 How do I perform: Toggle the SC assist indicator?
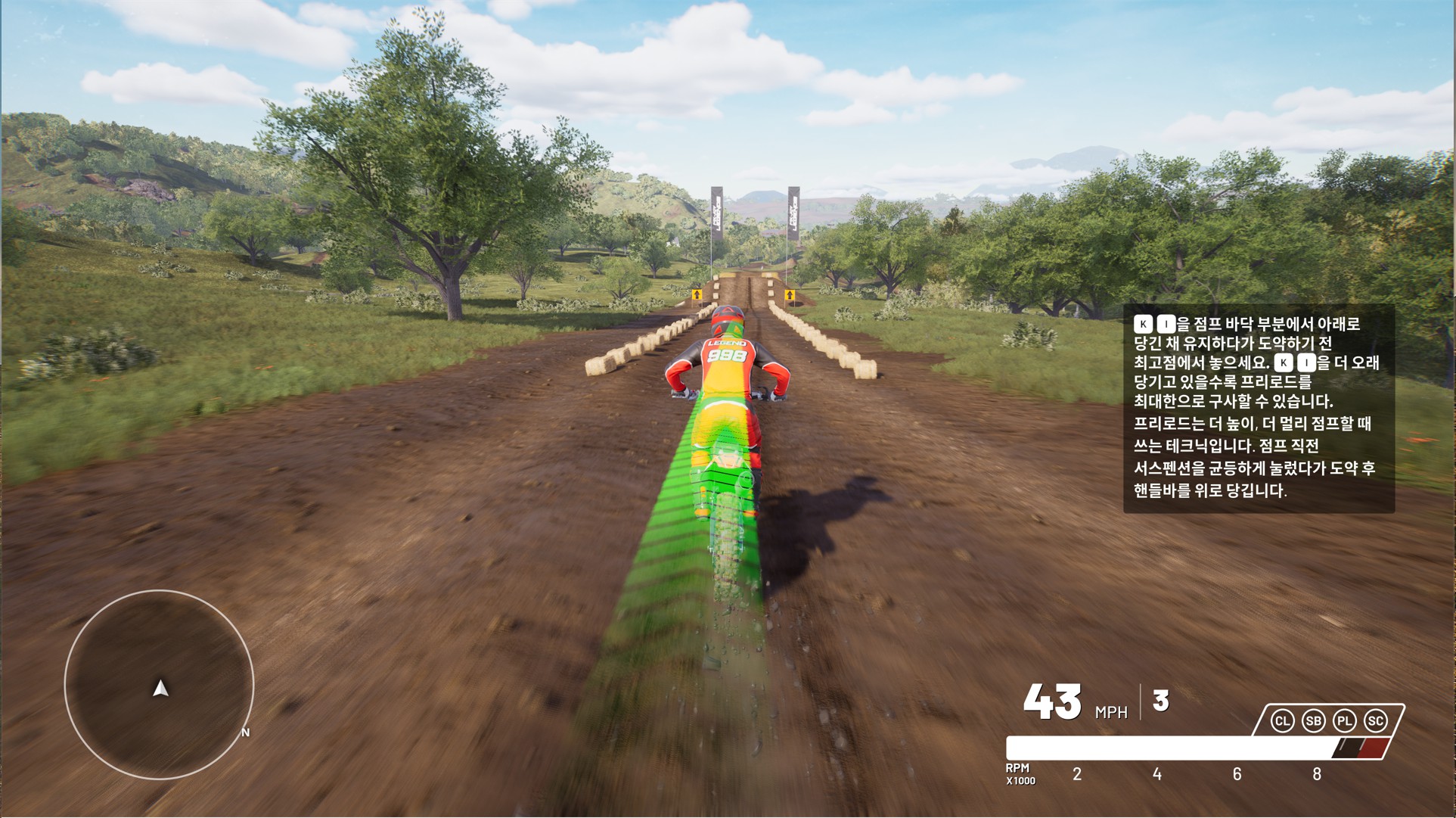(1375, 721)
